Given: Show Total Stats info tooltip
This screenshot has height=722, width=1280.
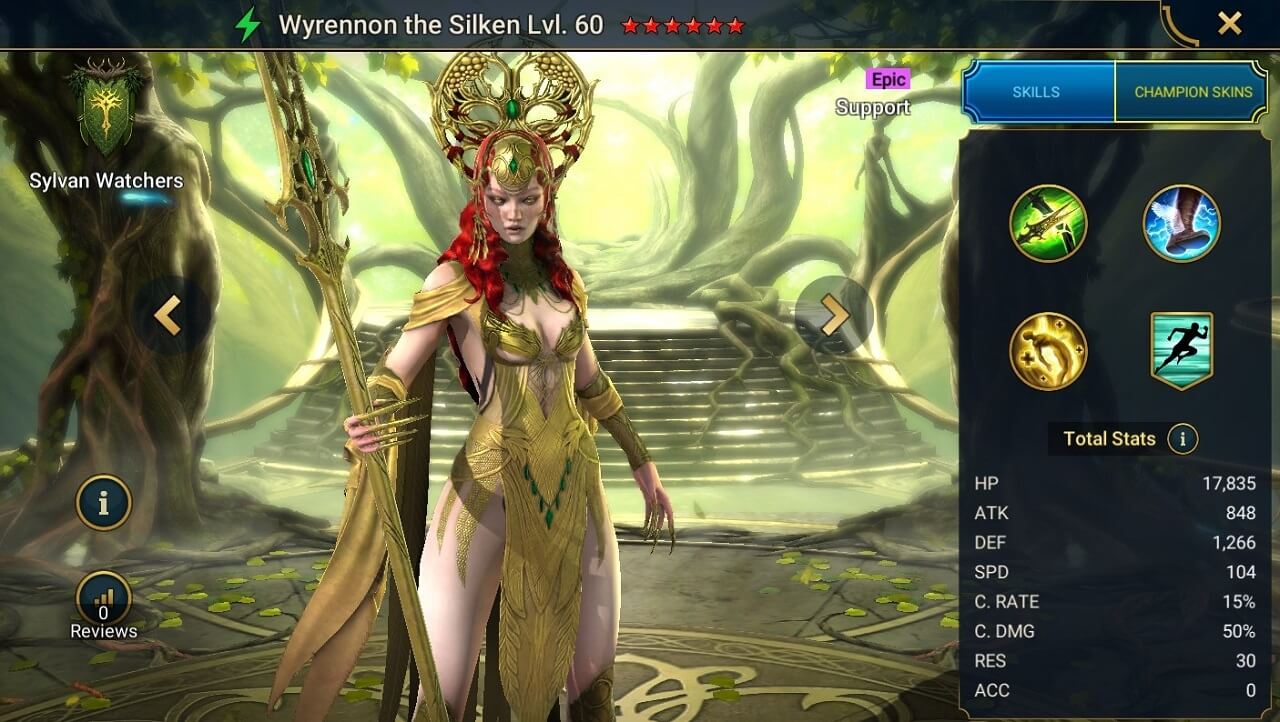Looking at the screenshot, I should pyautogui.click(x=1183, y=438).
